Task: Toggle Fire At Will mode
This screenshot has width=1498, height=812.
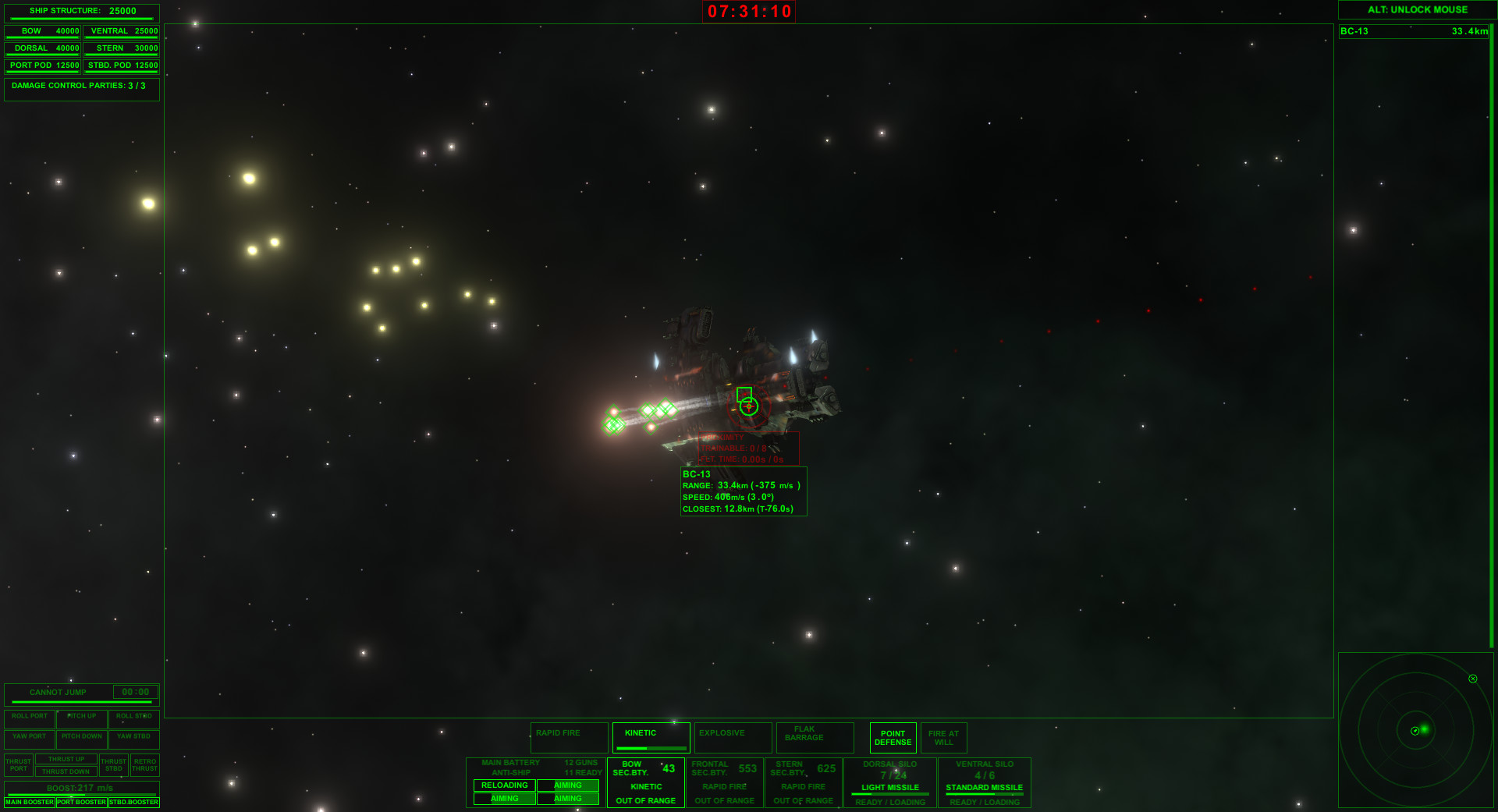Action: pyautogui.click(x=944, y=738)
